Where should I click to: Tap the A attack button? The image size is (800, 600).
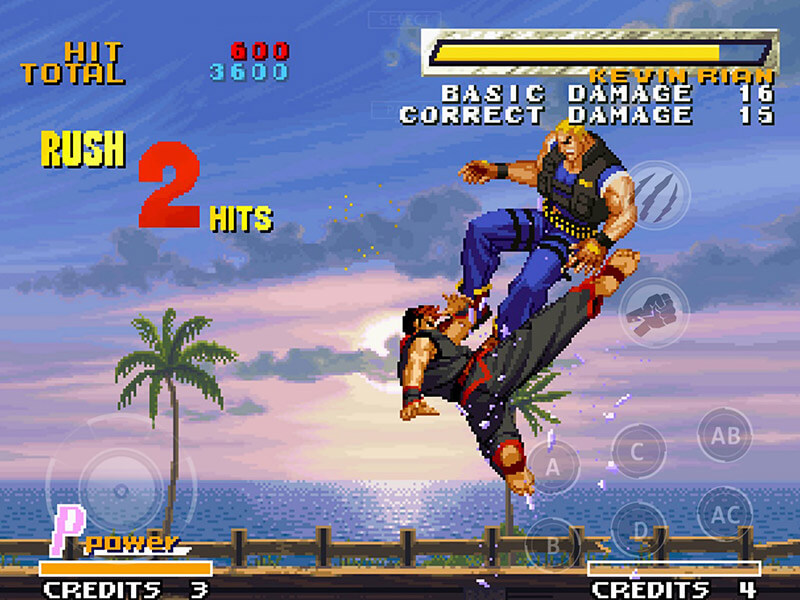[553, 465]
